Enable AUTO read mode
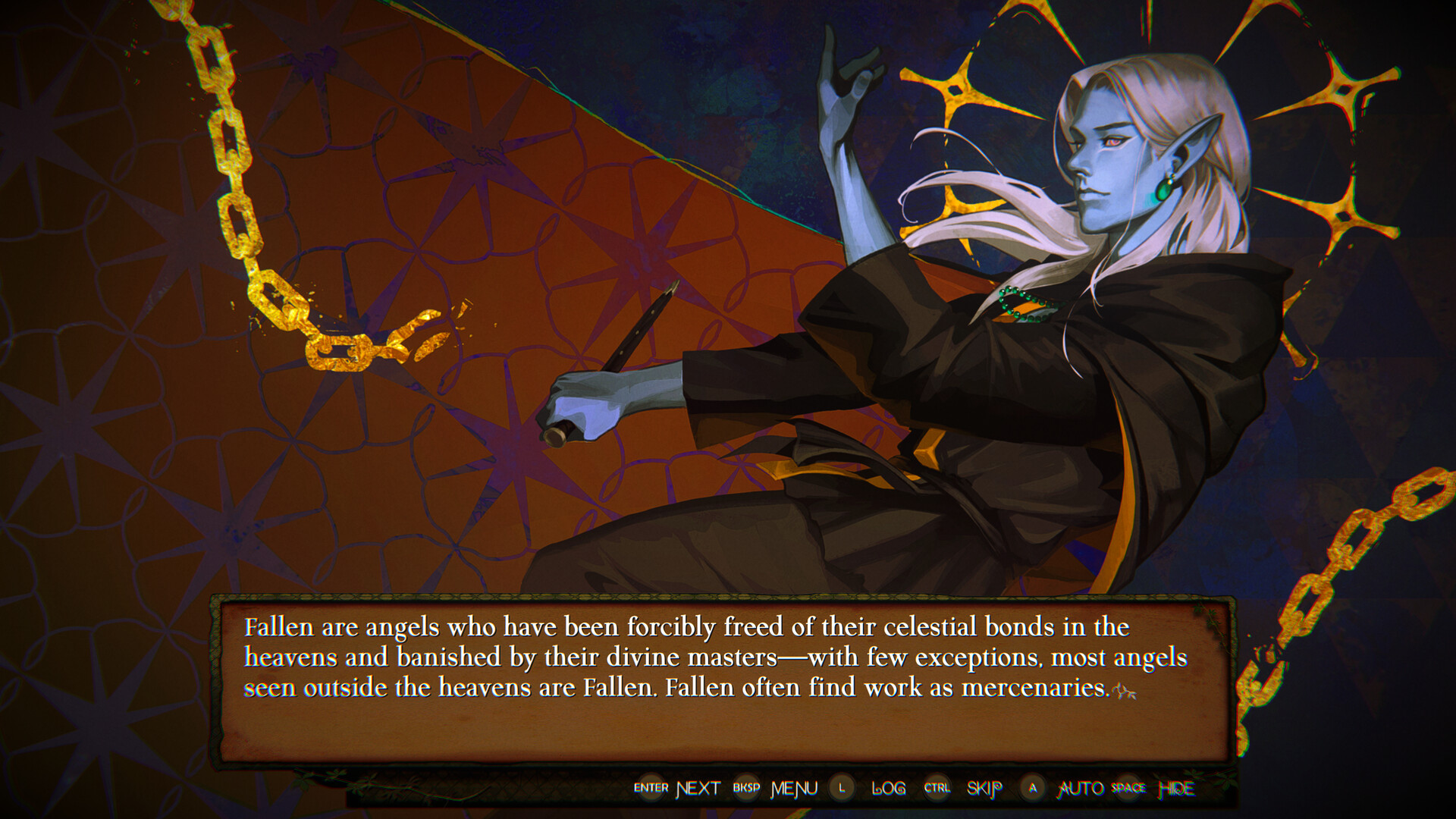Screen dimensions: 1456x819 (x=1080, y=788)
